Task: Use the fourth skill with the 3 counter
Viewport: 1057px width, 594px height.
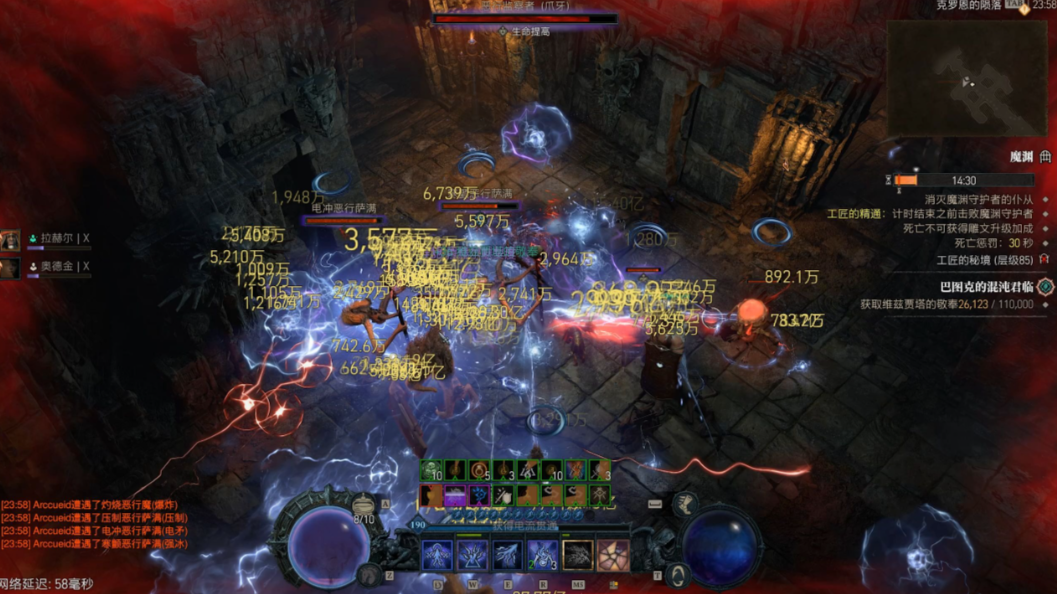Action: [x=542, y=555]
